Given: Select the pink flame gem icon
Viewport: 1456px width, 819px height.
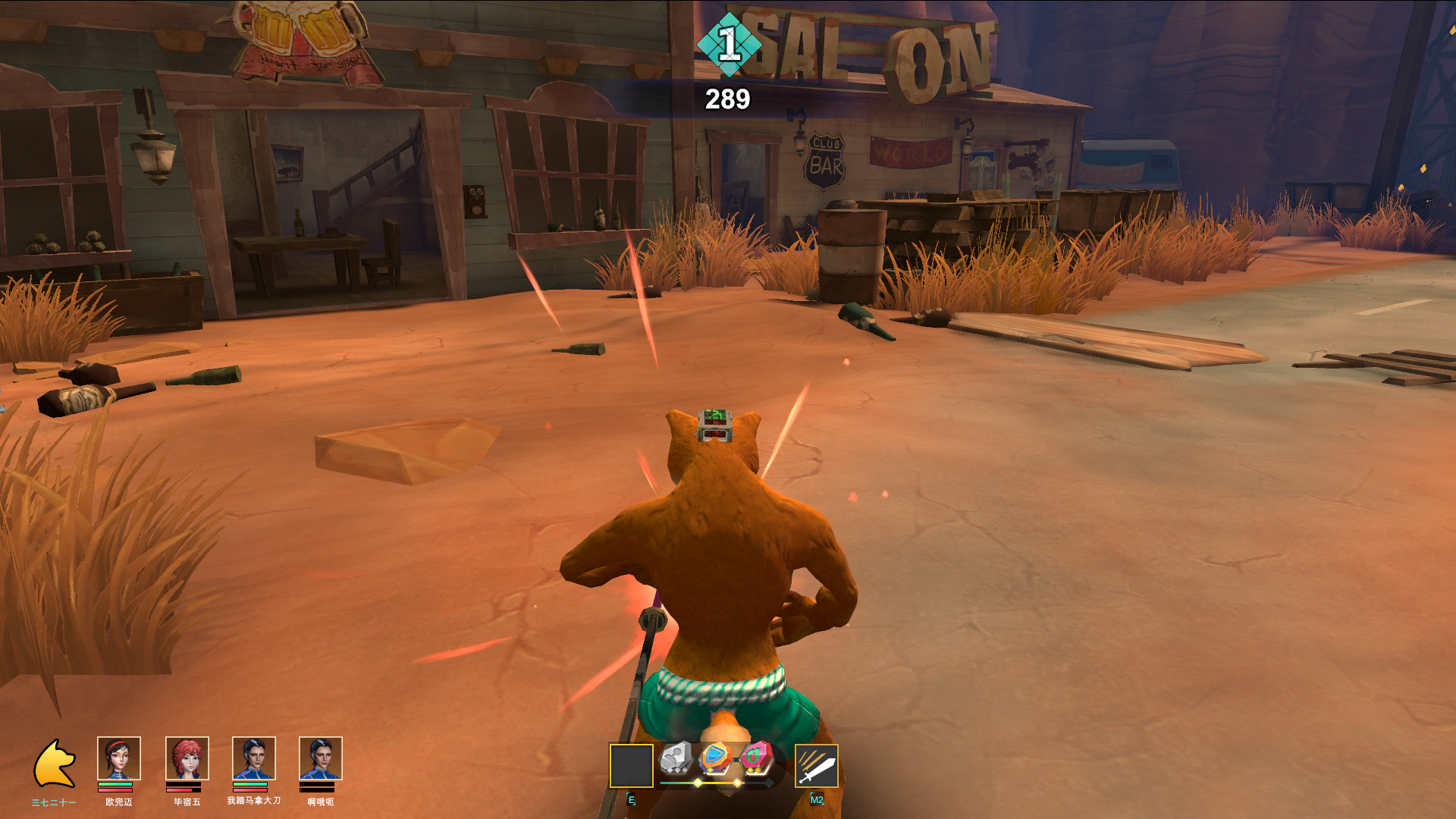Looking at the screenshot, I should 755,758.
